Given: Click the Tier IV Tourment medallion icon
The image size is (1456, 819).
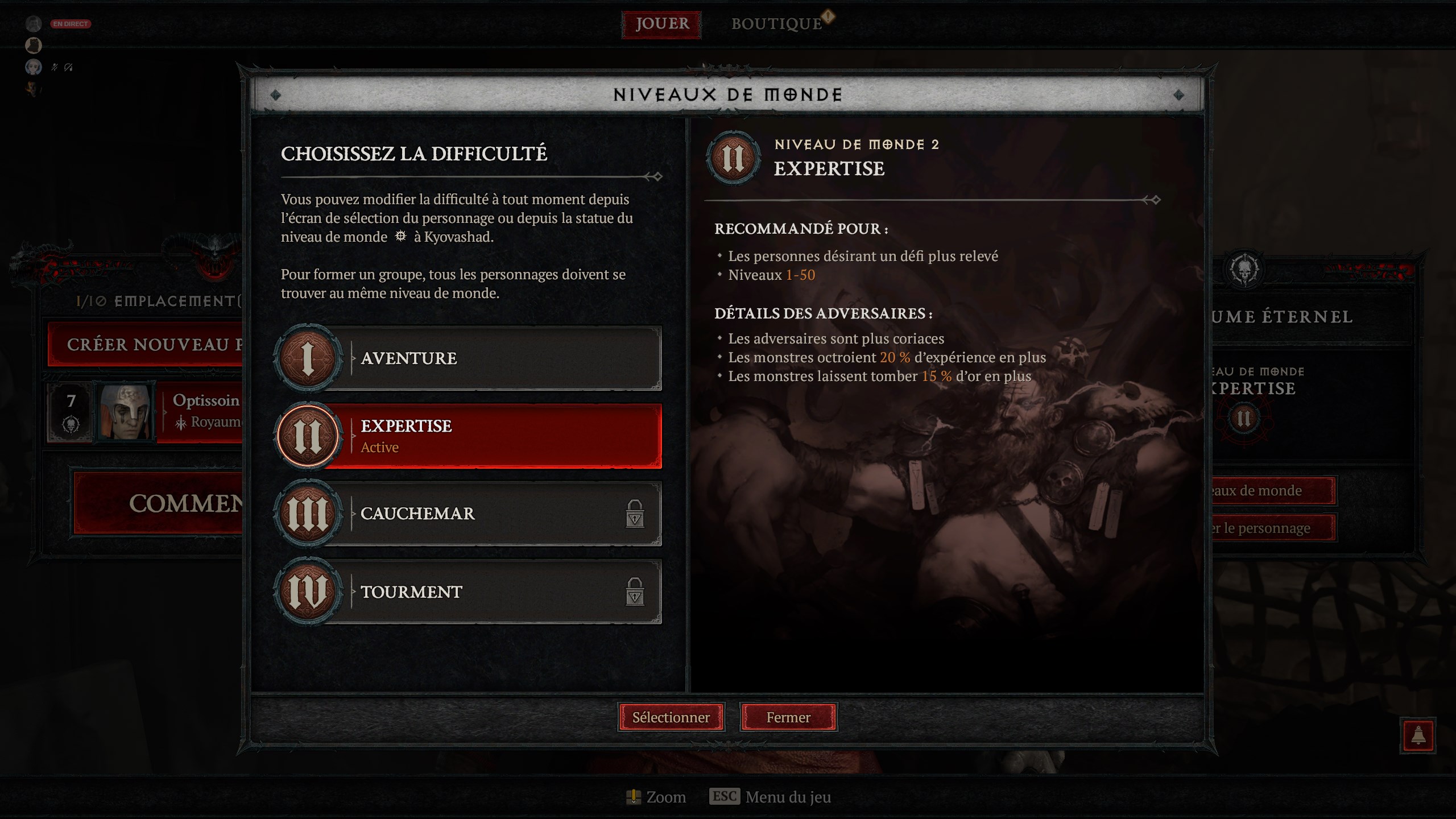Looking at the screenshot, I should (308, 593).
